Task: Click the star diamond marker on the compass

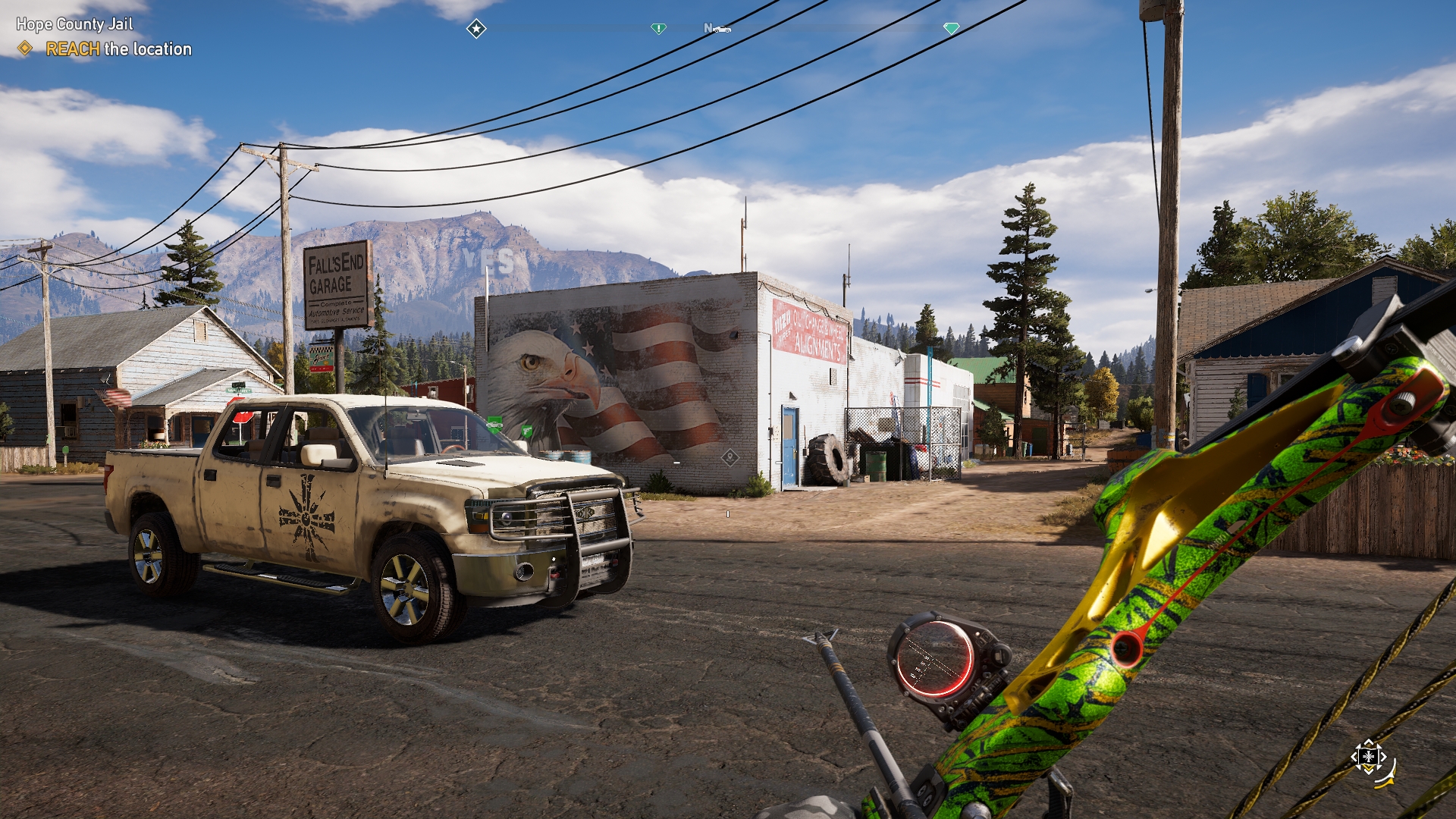Action: pos(476,29)
